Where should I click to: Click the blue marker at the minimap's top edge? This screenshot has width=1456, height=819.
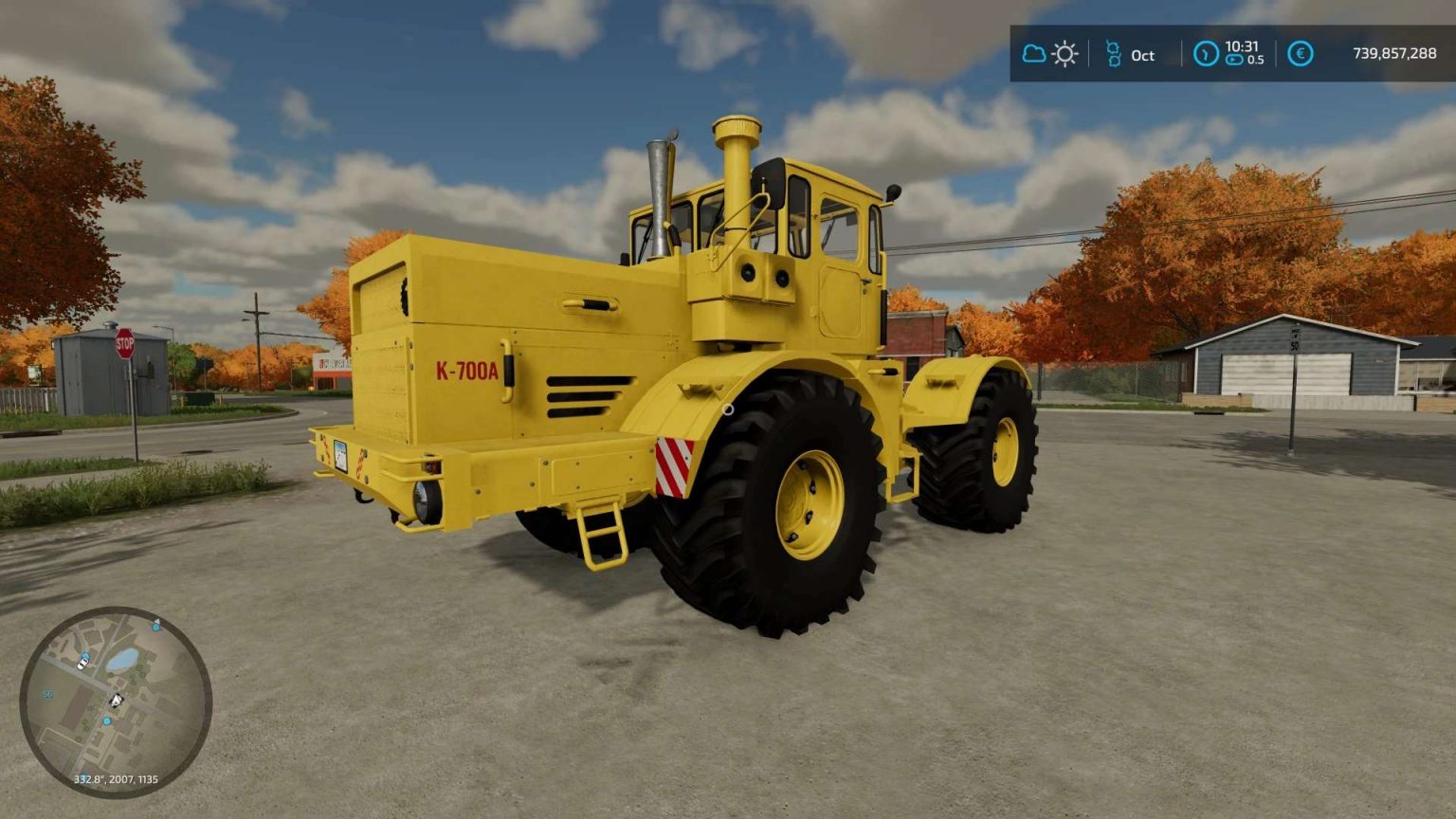[x=156, y=628]
